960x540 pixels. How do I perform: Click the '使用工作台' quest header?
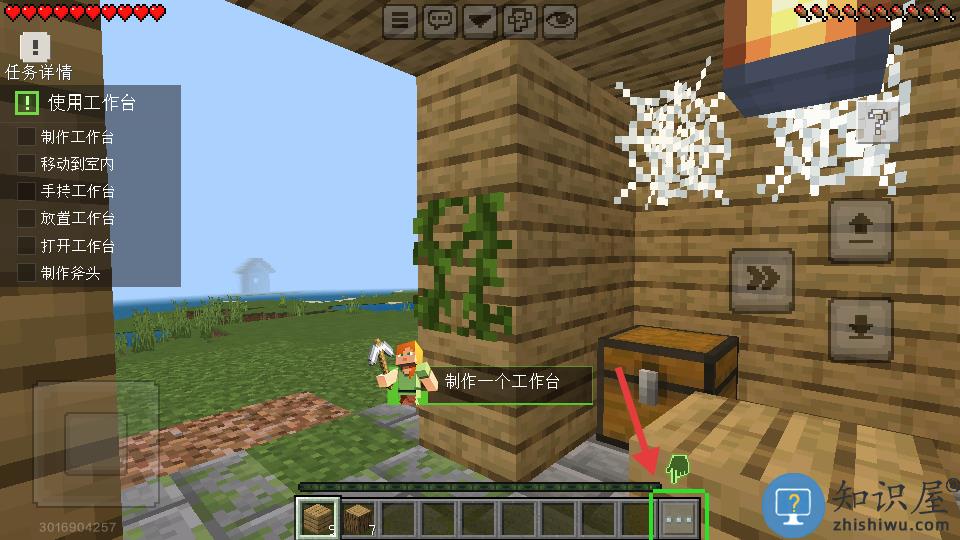[91, 102]
